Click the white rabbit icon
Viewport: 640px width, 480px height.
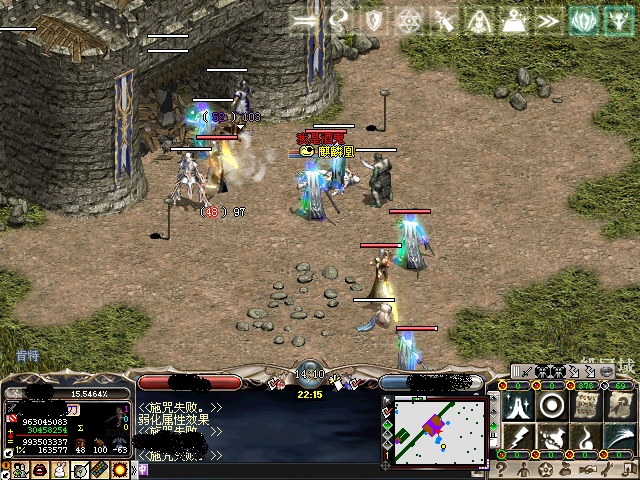coord(57,470)
